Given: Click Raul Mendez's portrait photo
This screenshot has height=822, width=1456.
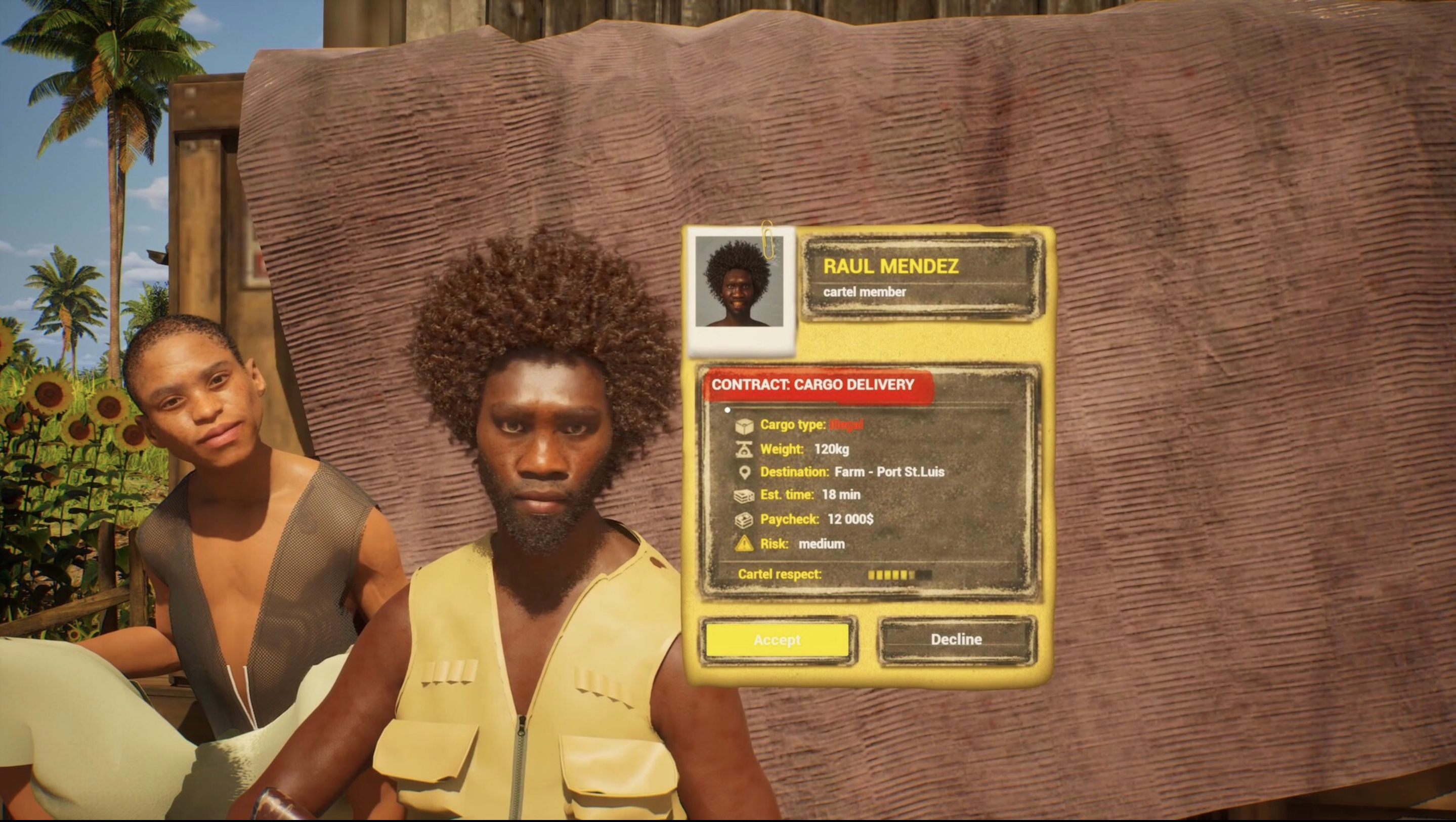Looking at the screenshot, I should tap(739, 281).
